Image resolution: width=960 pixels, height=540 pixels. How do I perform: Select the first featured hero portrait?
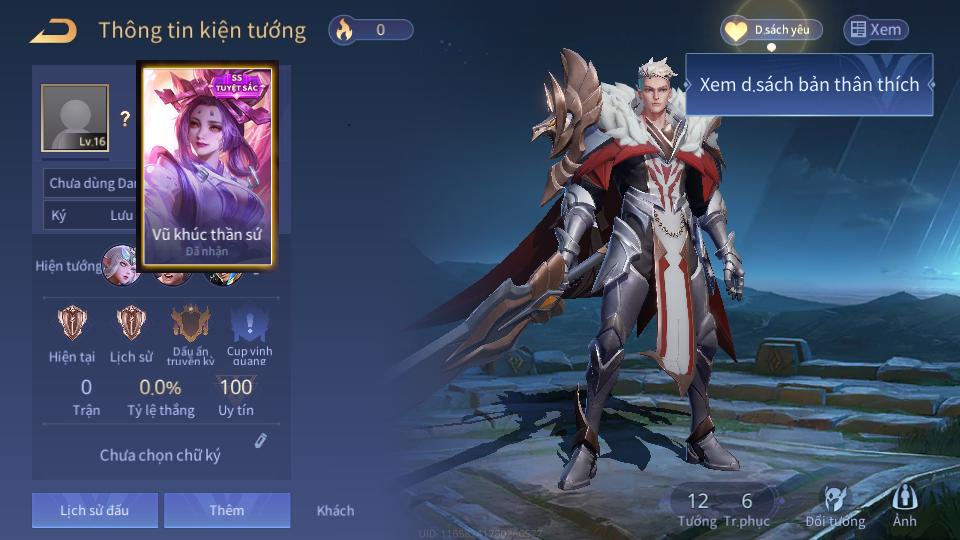(x=122, y=266)
